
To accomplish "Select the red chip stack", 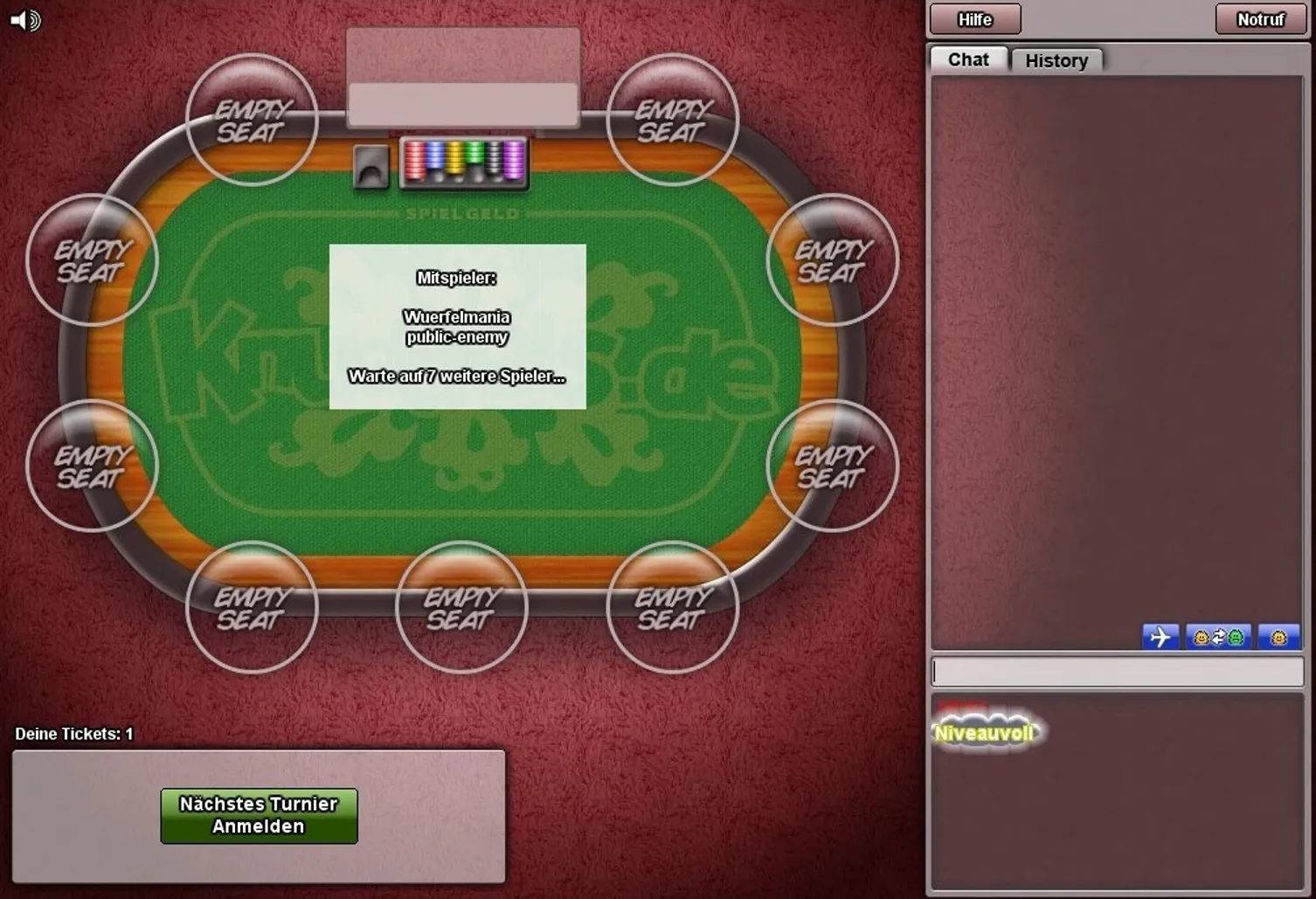I will (414, 161).
